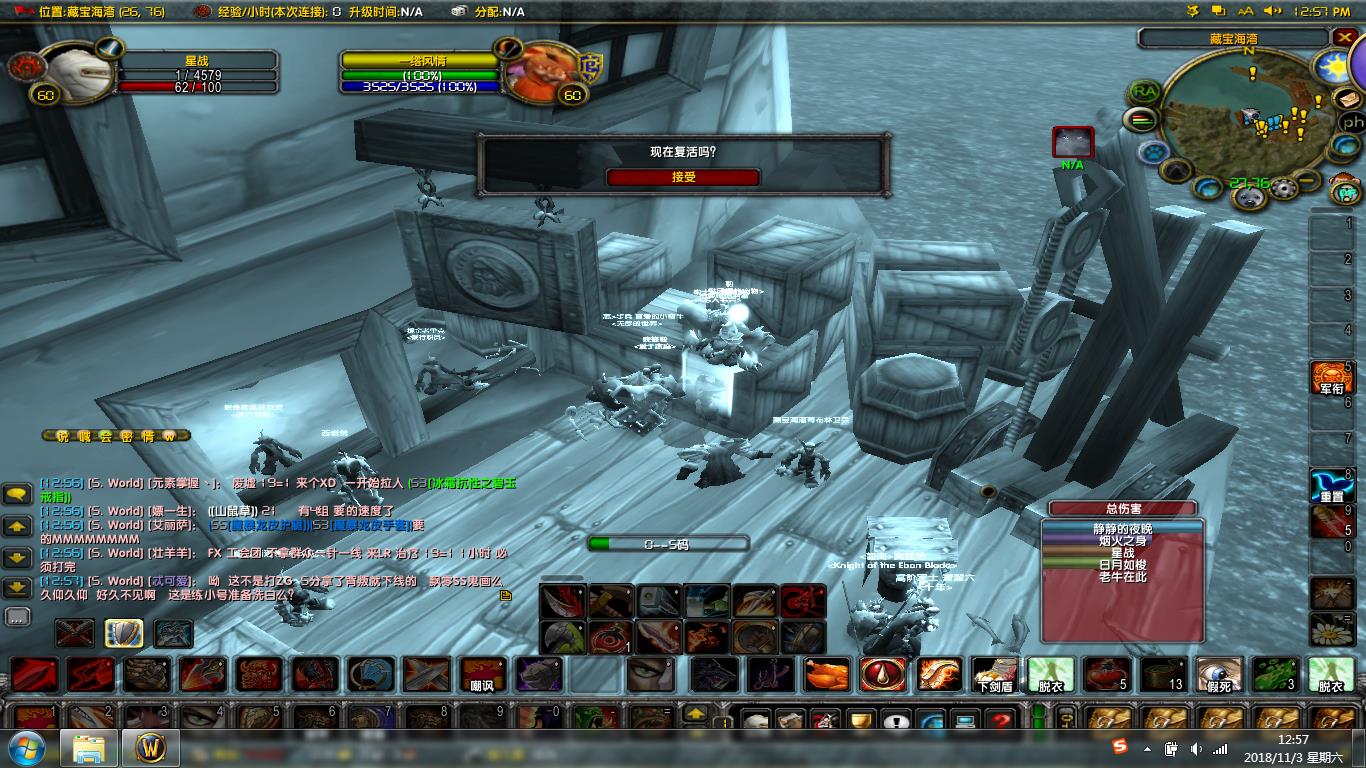Close the minimap with the X button

coord(1344,38)
